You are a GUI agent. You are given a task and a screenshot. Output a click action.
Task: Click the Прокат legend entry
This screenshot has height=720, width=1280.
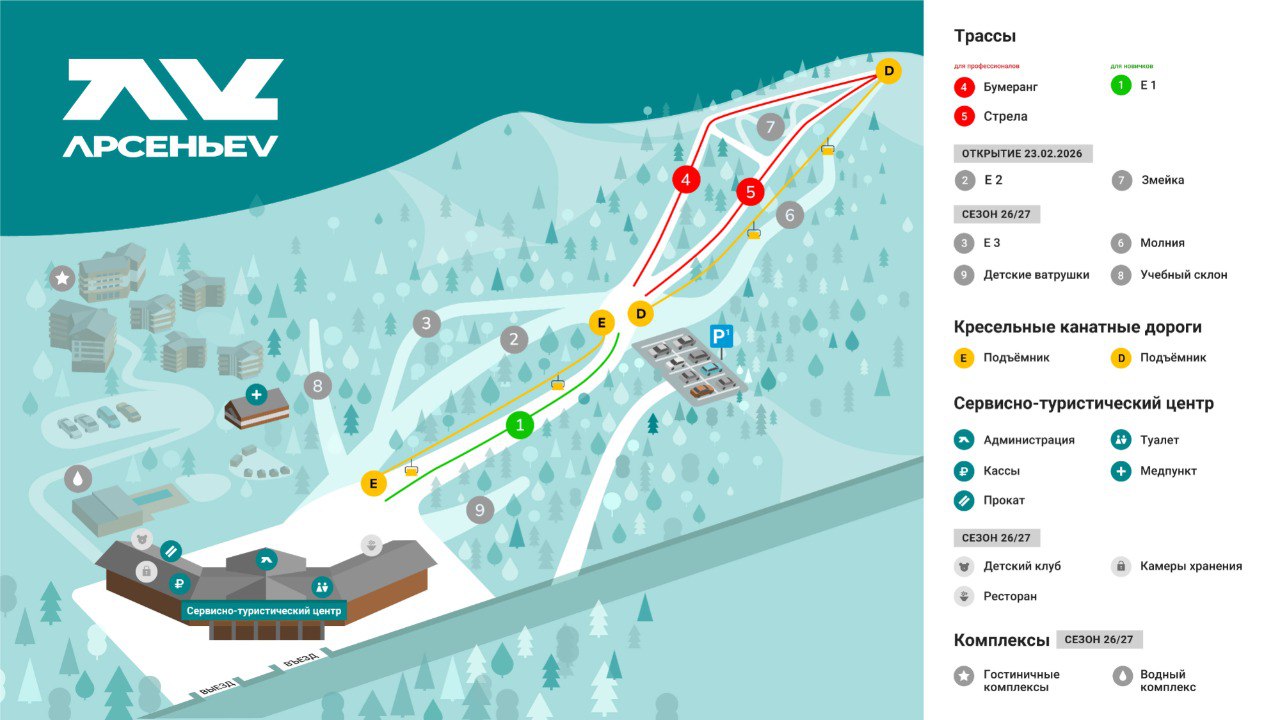click(990, 500)
